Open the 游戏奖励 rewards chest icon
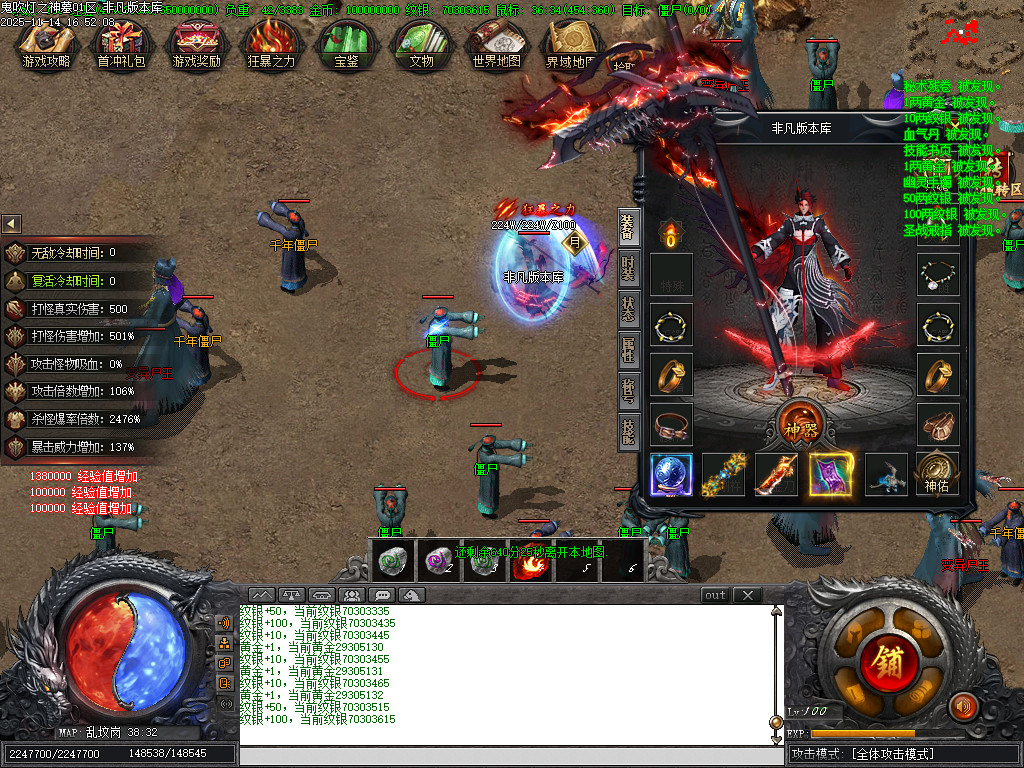The width and height of the screenshot is (1024, 768). 196,44
